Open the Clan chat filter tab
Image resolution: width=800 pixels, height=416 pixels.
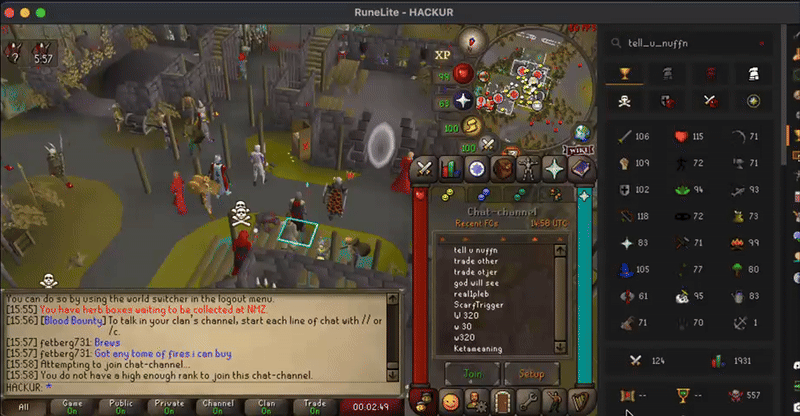tap(265, 407)
